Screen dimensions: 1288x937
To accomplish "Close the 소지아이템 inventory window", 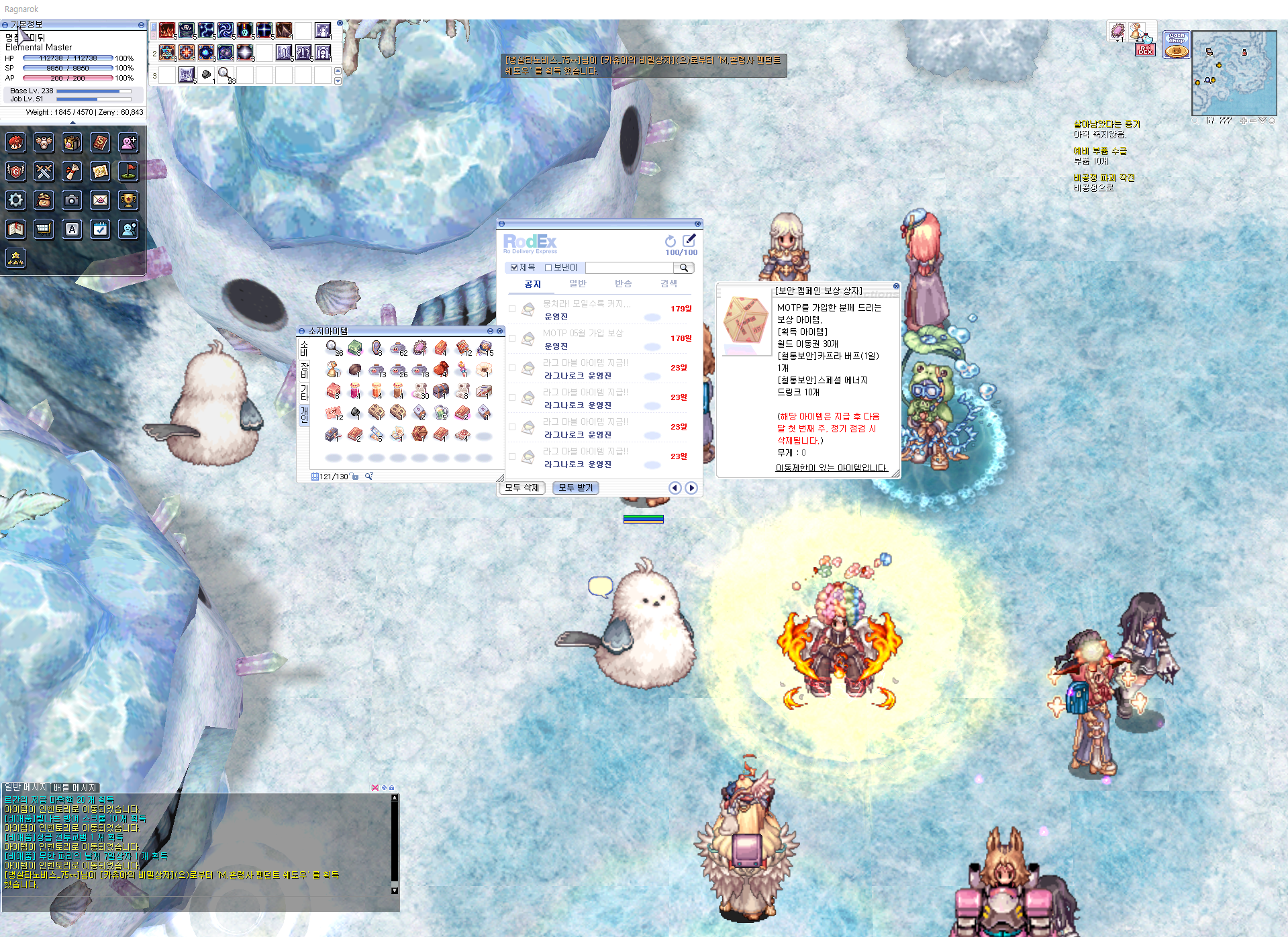I will [499, 331].
